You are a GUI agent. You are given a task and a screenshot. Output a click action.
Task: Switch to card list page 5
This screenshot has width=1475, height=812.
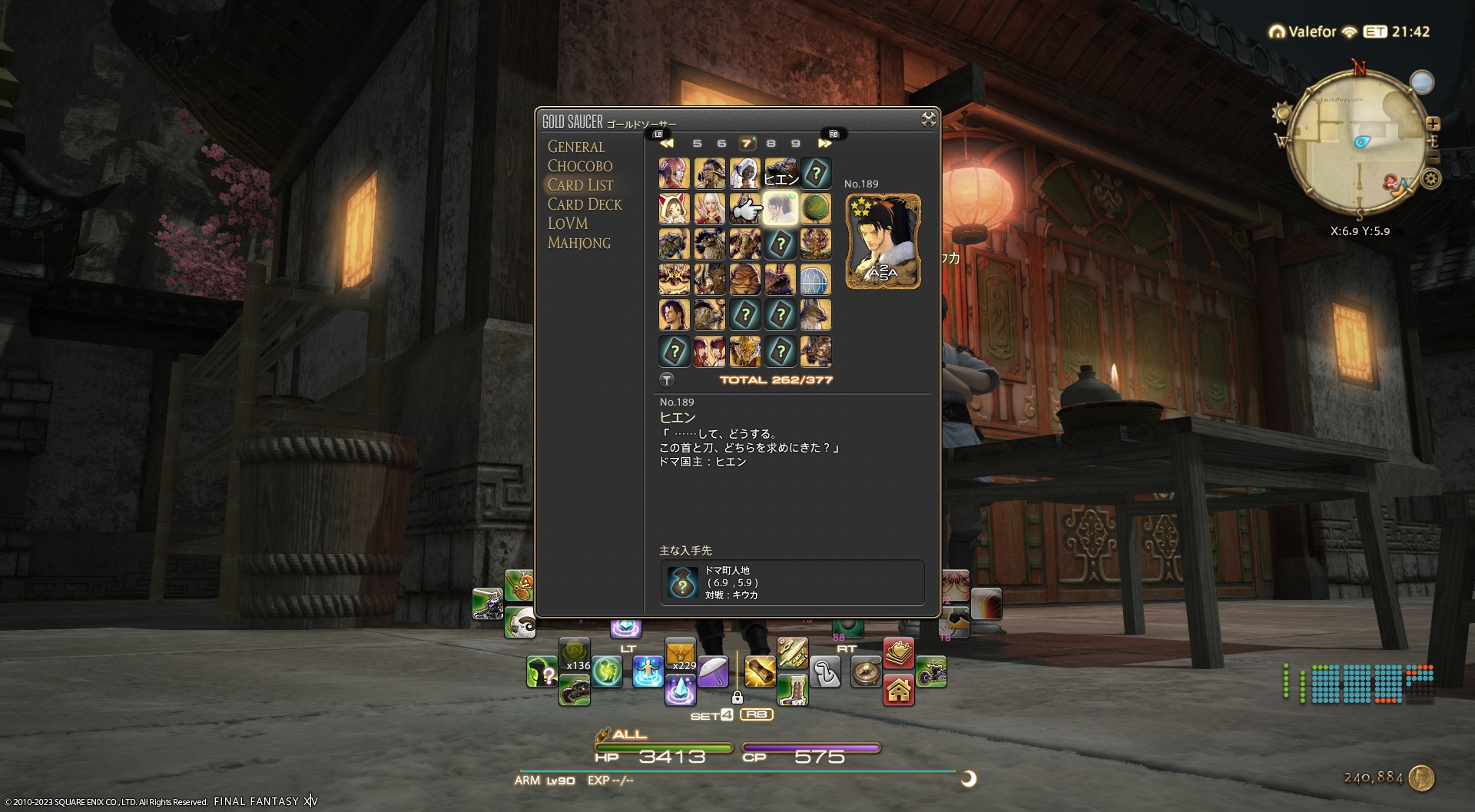coord(697,144)
